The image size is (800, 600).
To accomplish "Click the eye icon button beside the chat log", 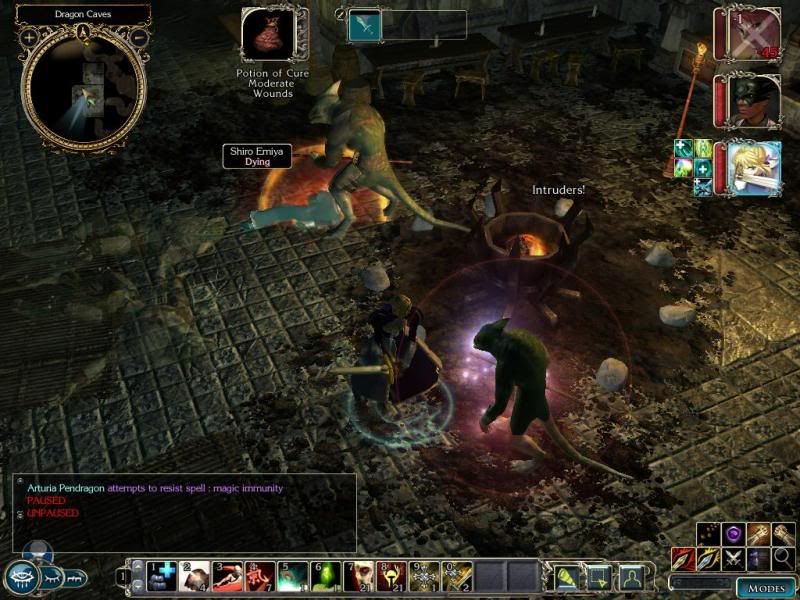I will pos(22,576).
